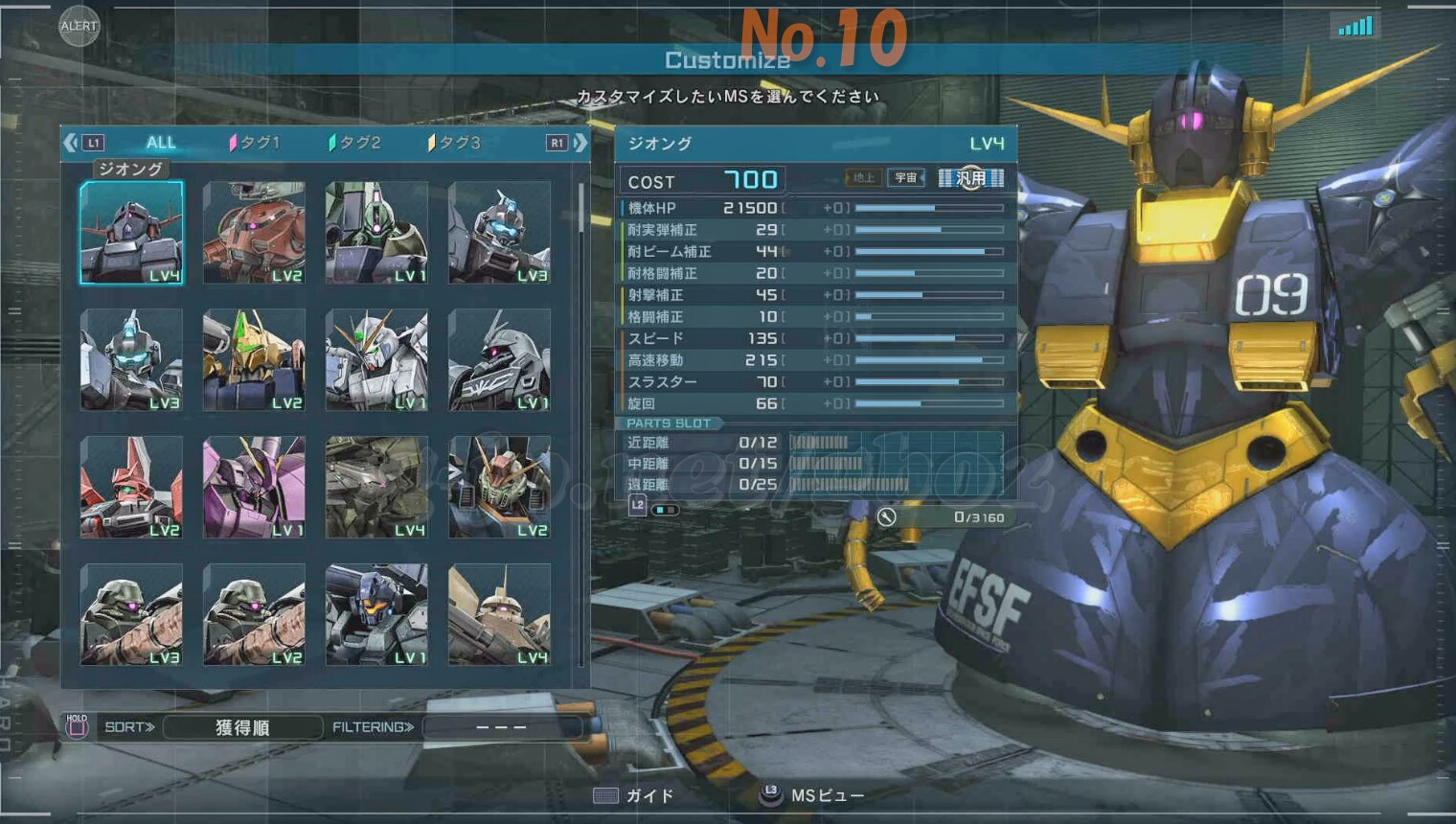Choose the dark blue orange-visor LV1 suit
The image size is (1456, 824).
click(x=376, y=614)
